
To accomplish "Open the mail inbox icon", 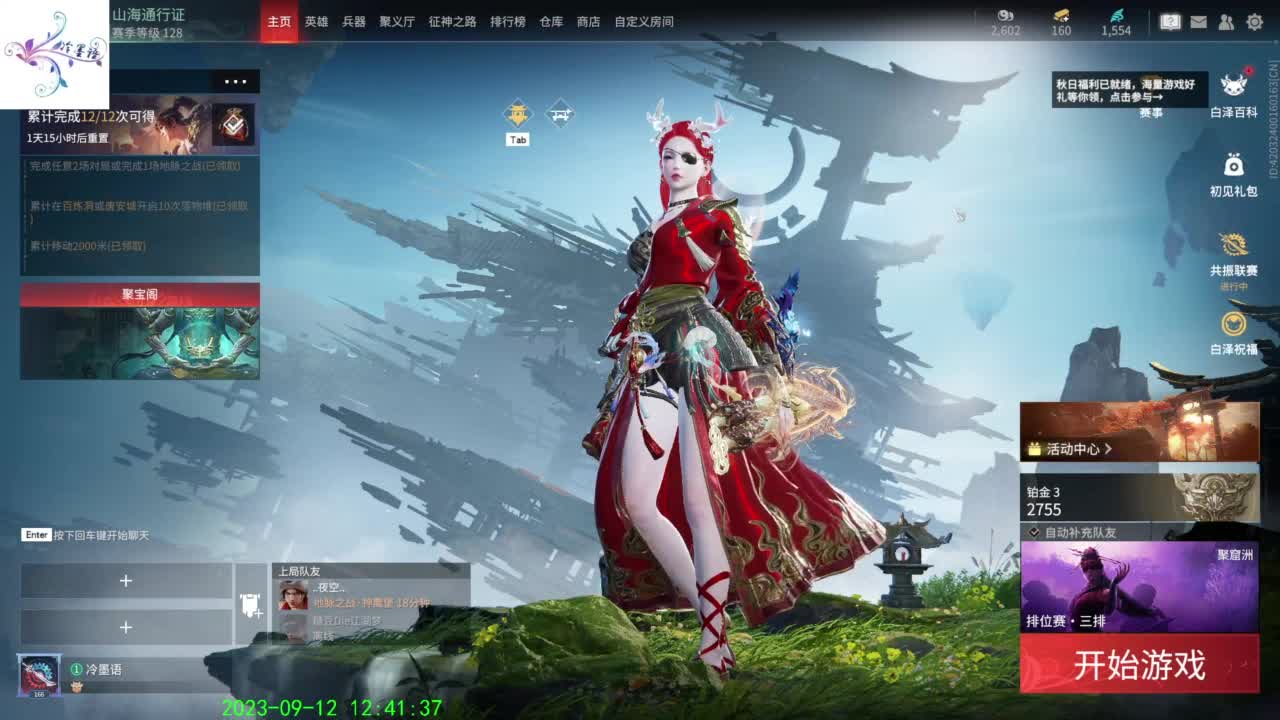I will 1198,20.
